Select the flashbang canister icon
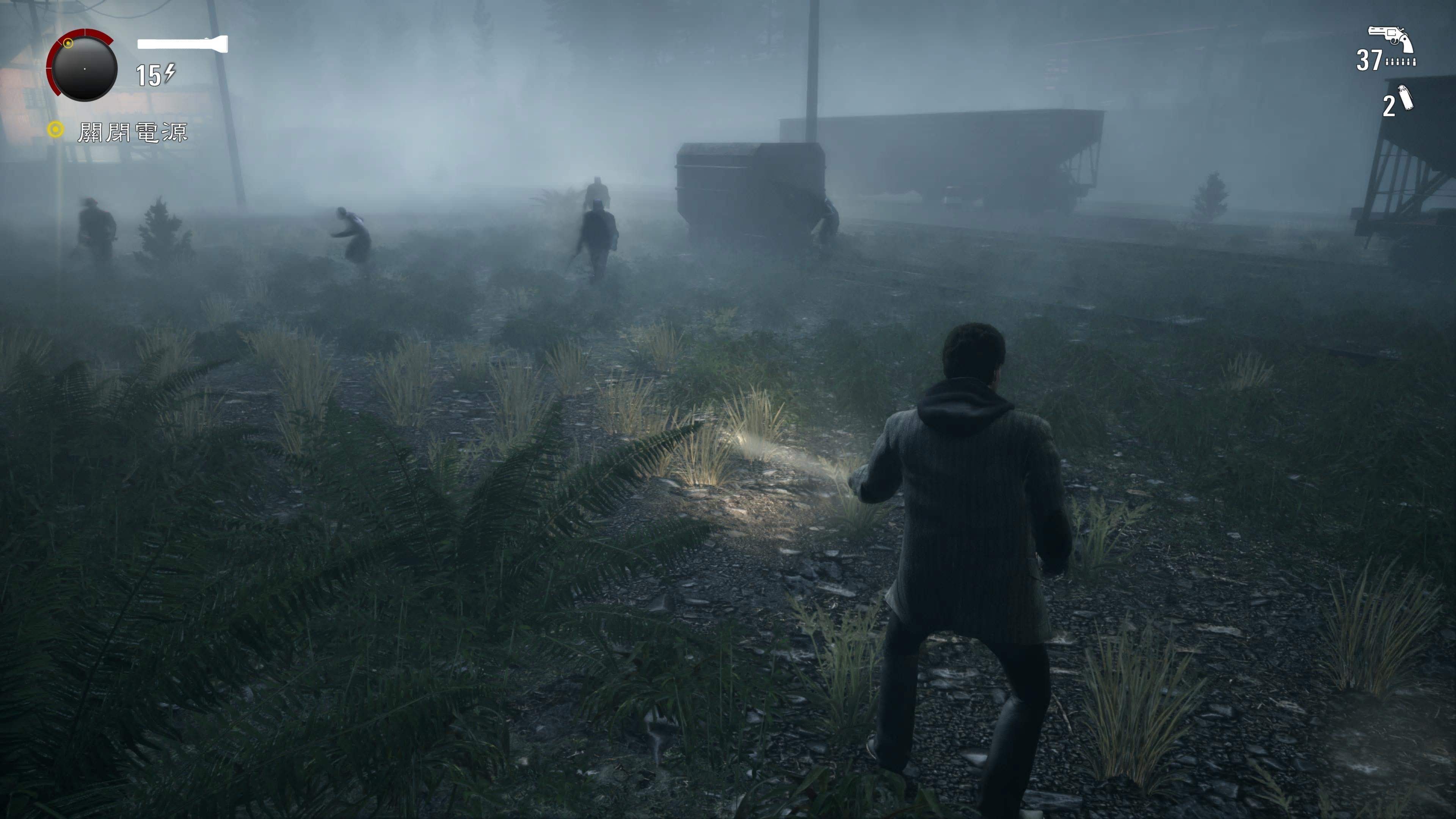This screenshot has height=819, width=1456. [1405, 98]
